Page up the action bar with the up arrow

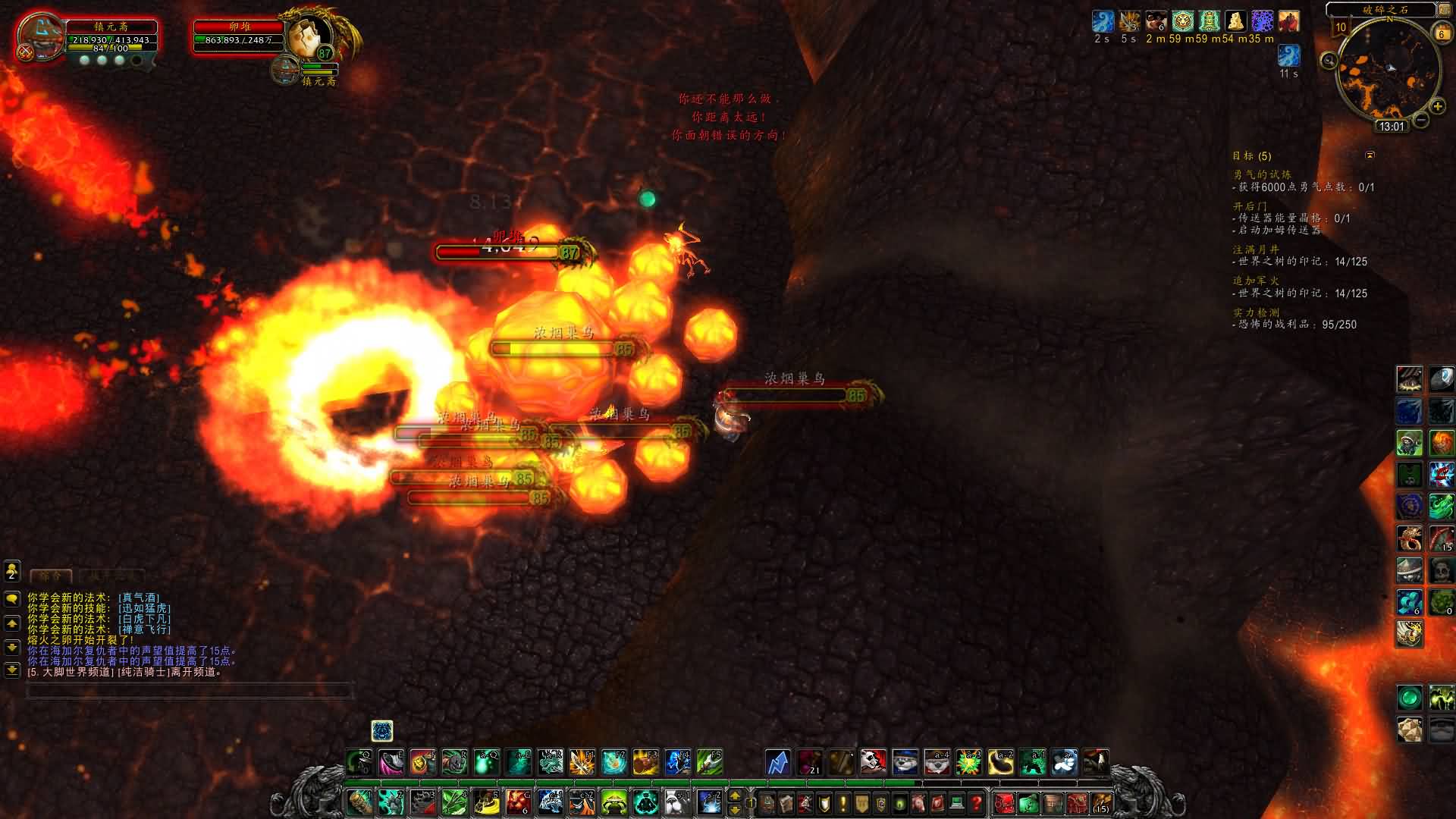pyautogui.click(x=734, y=795)
